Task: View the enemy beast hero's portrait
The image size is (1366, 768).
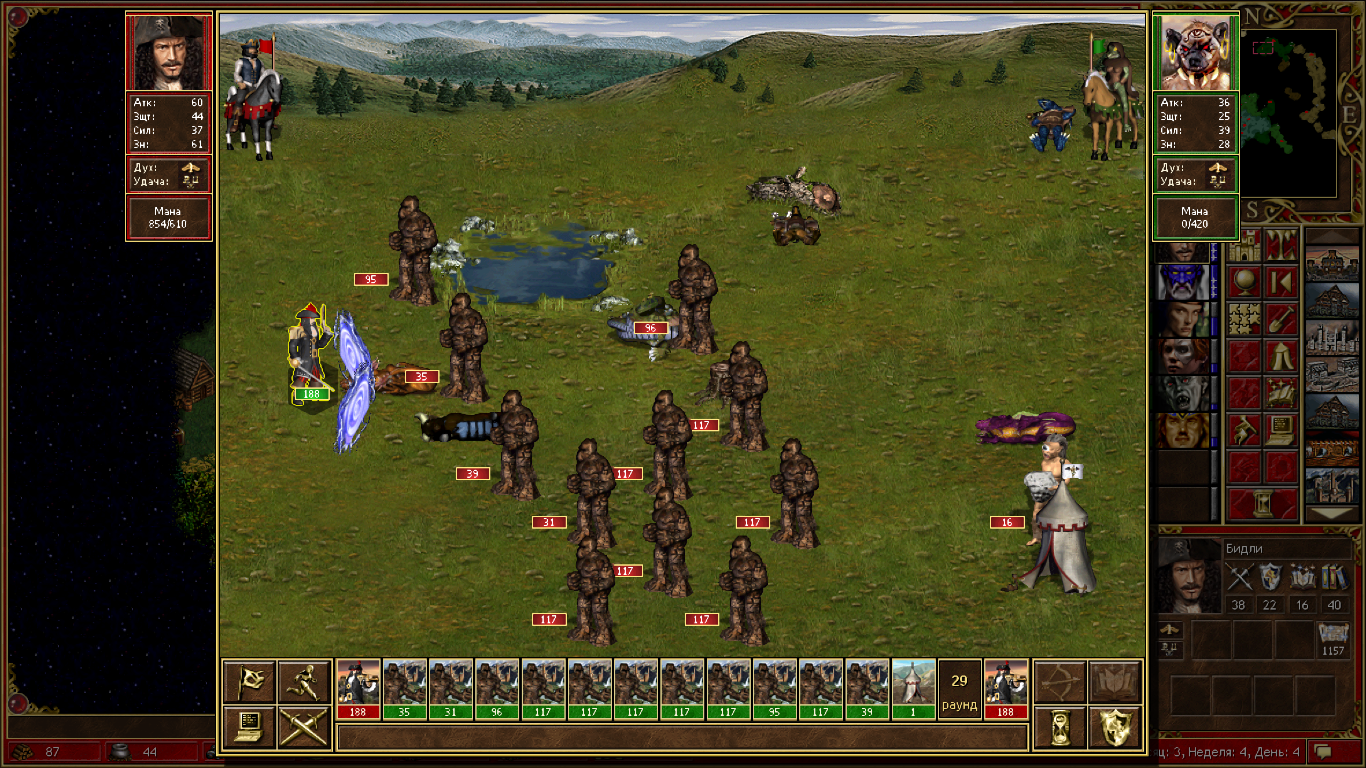Action: [x=1195, y=52]
